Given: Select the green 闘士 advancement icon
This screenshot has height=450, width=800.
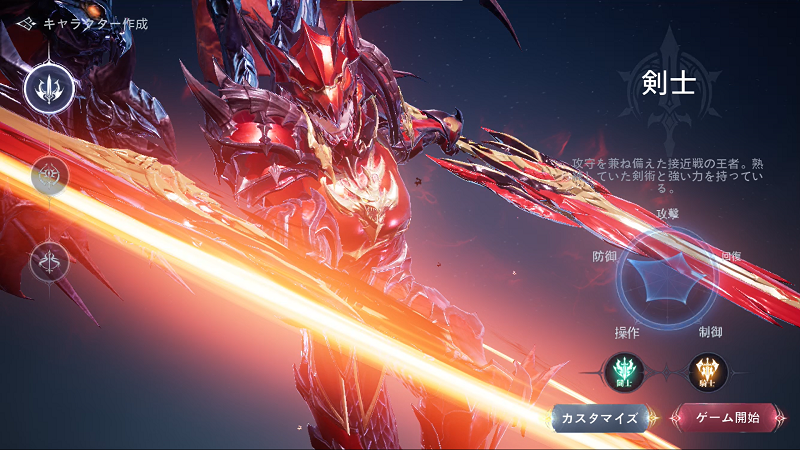Looking at the screenshot, I should (625, 372).
